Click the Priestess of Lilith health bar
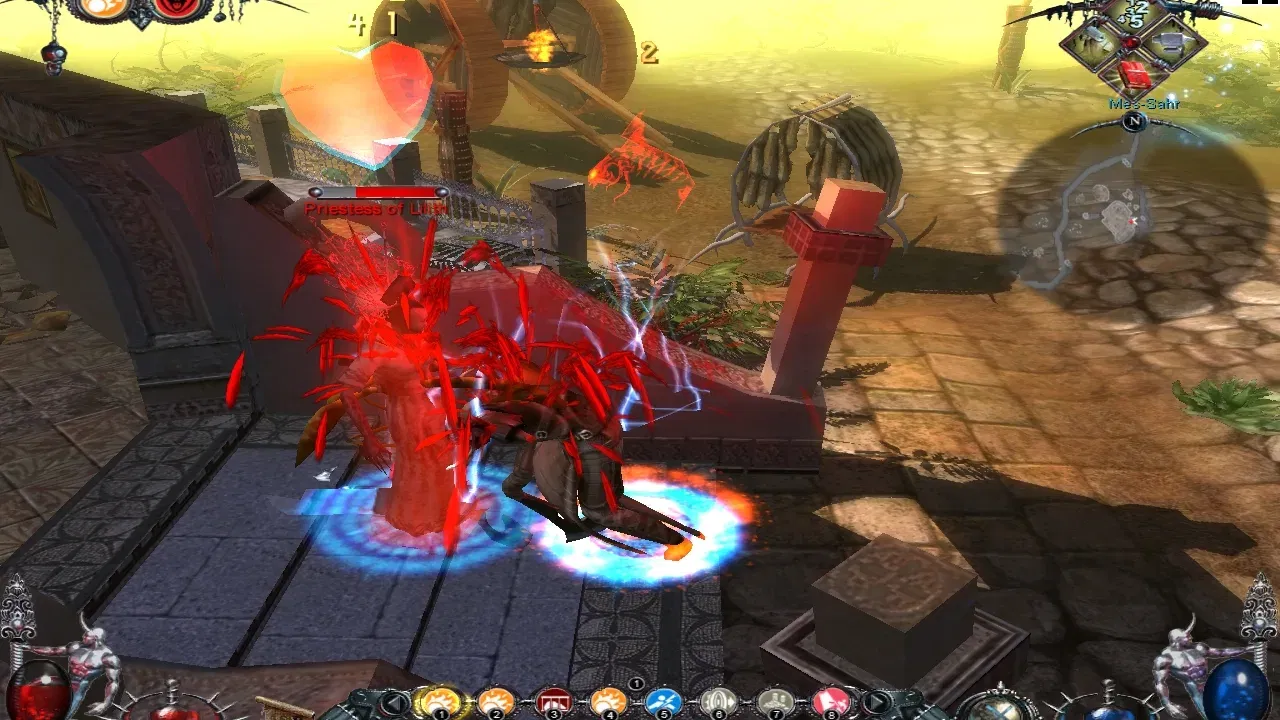Image resolution: width=1280 pixels, height=720 pixels. 380,190
